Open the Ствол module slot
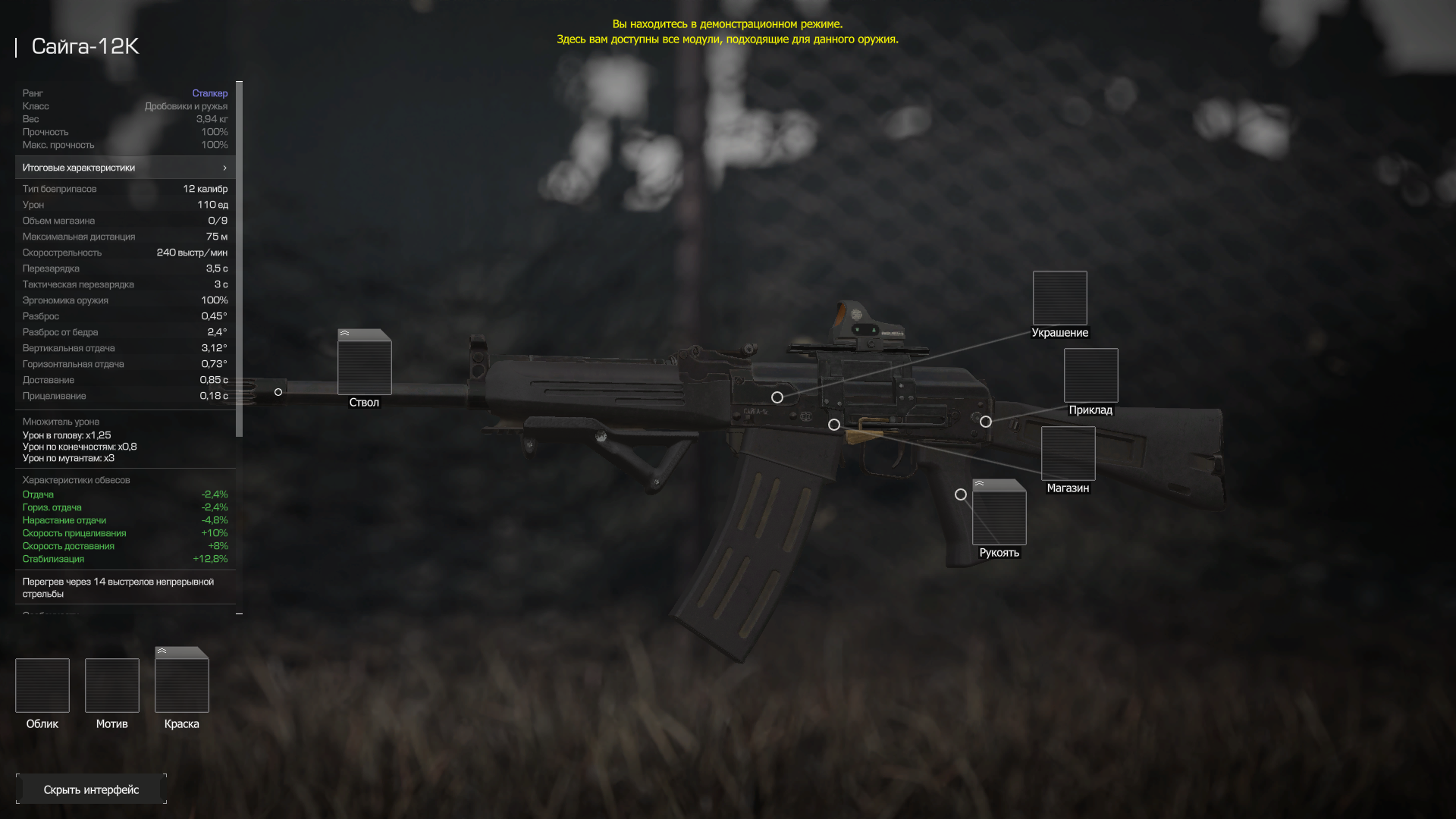The height and width of the screenshot is (819, 1456). pos(364,366)
